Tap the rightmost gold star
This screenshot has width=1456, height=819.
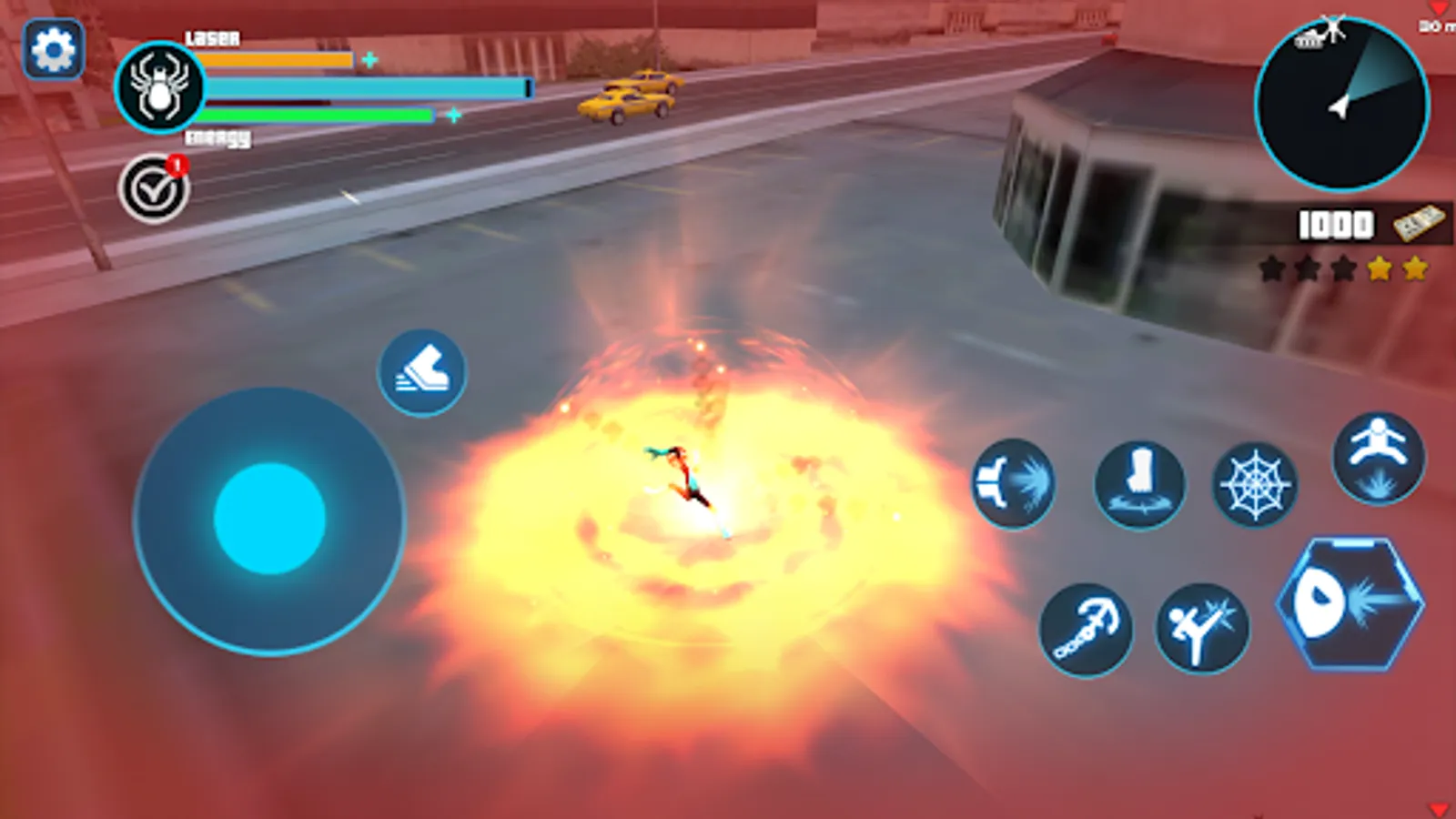click(1416, 268)
